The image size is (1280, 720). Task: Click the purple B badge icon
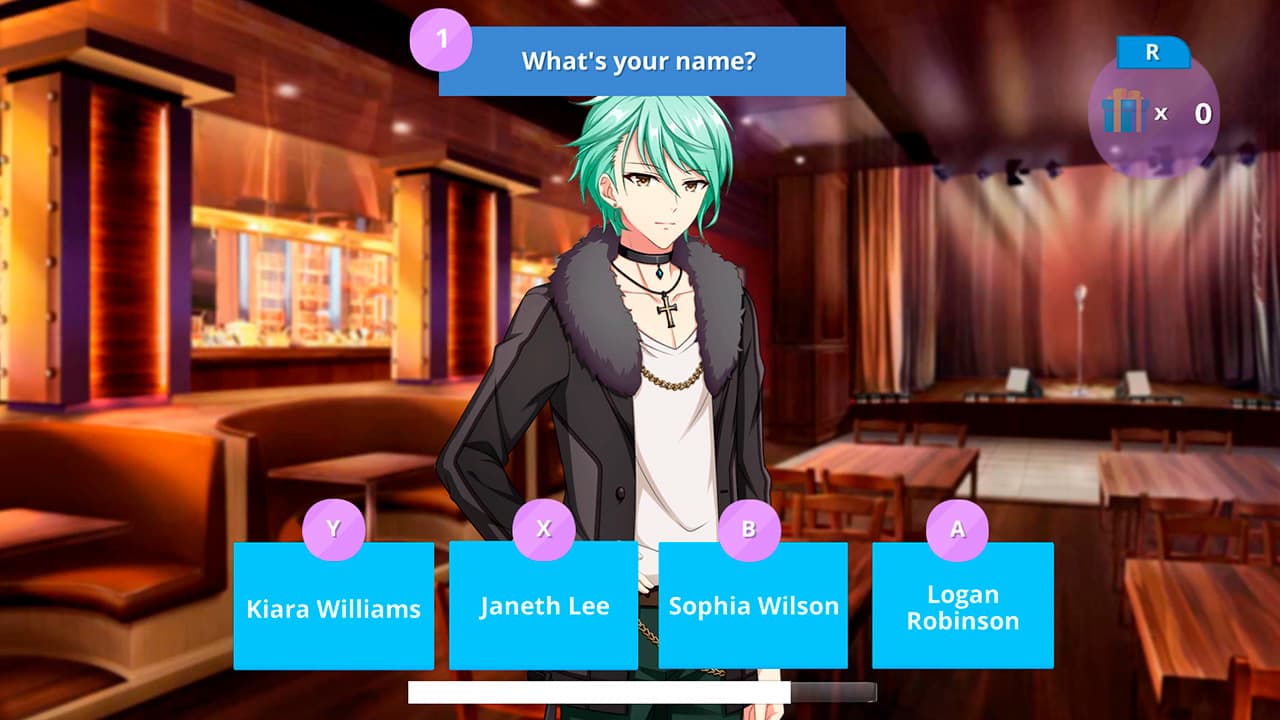click(753, 530)
